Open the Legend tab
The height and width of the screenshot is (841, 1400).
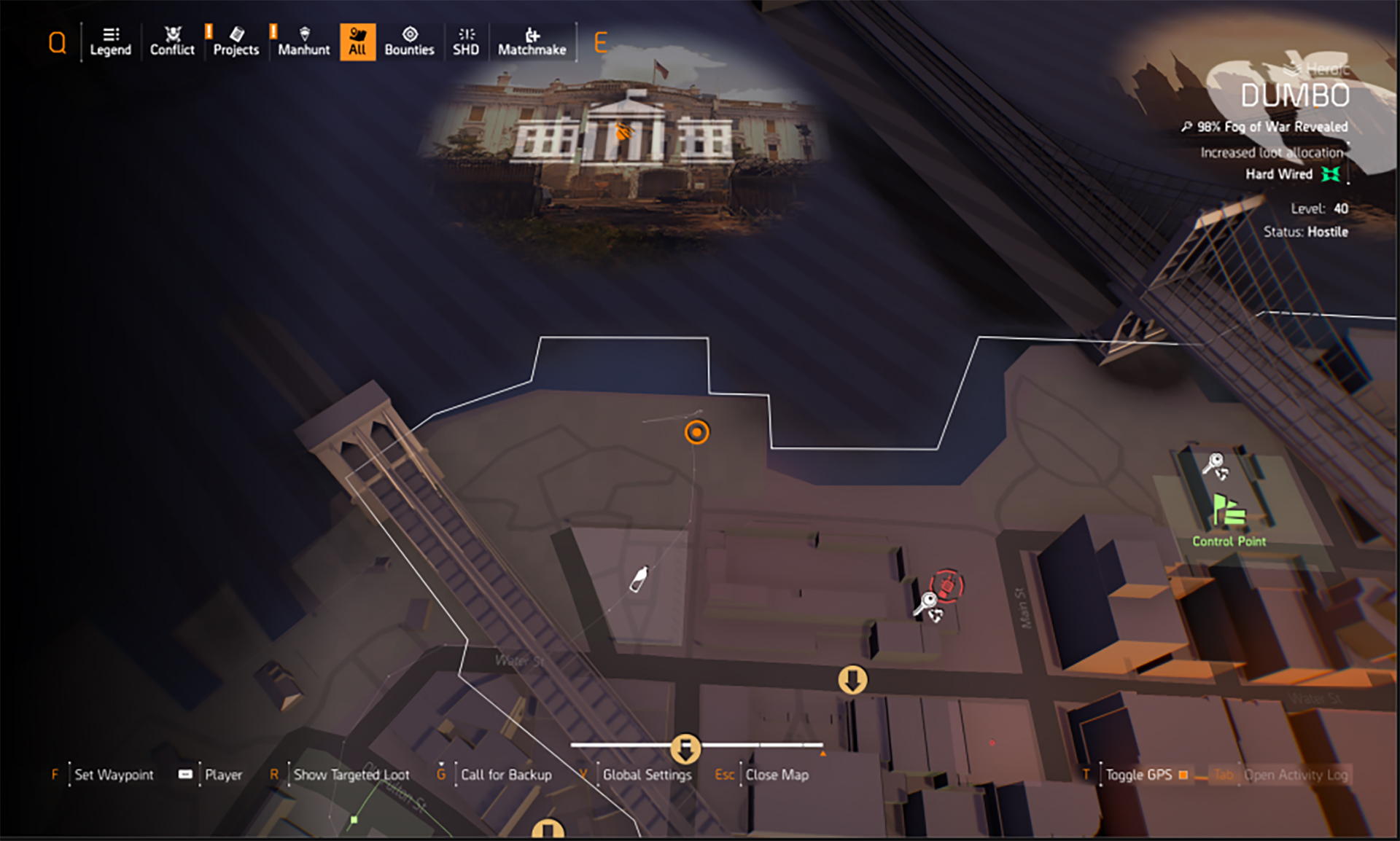110,42
